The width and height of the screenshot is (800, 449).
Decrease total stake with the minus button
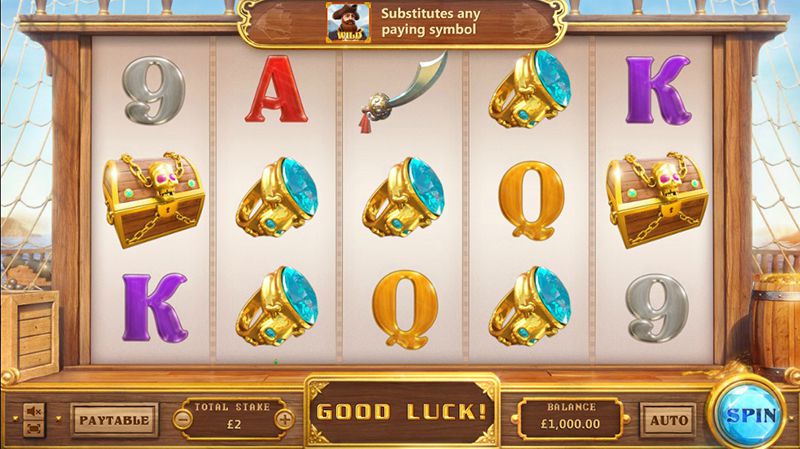(x=184, y=419)
